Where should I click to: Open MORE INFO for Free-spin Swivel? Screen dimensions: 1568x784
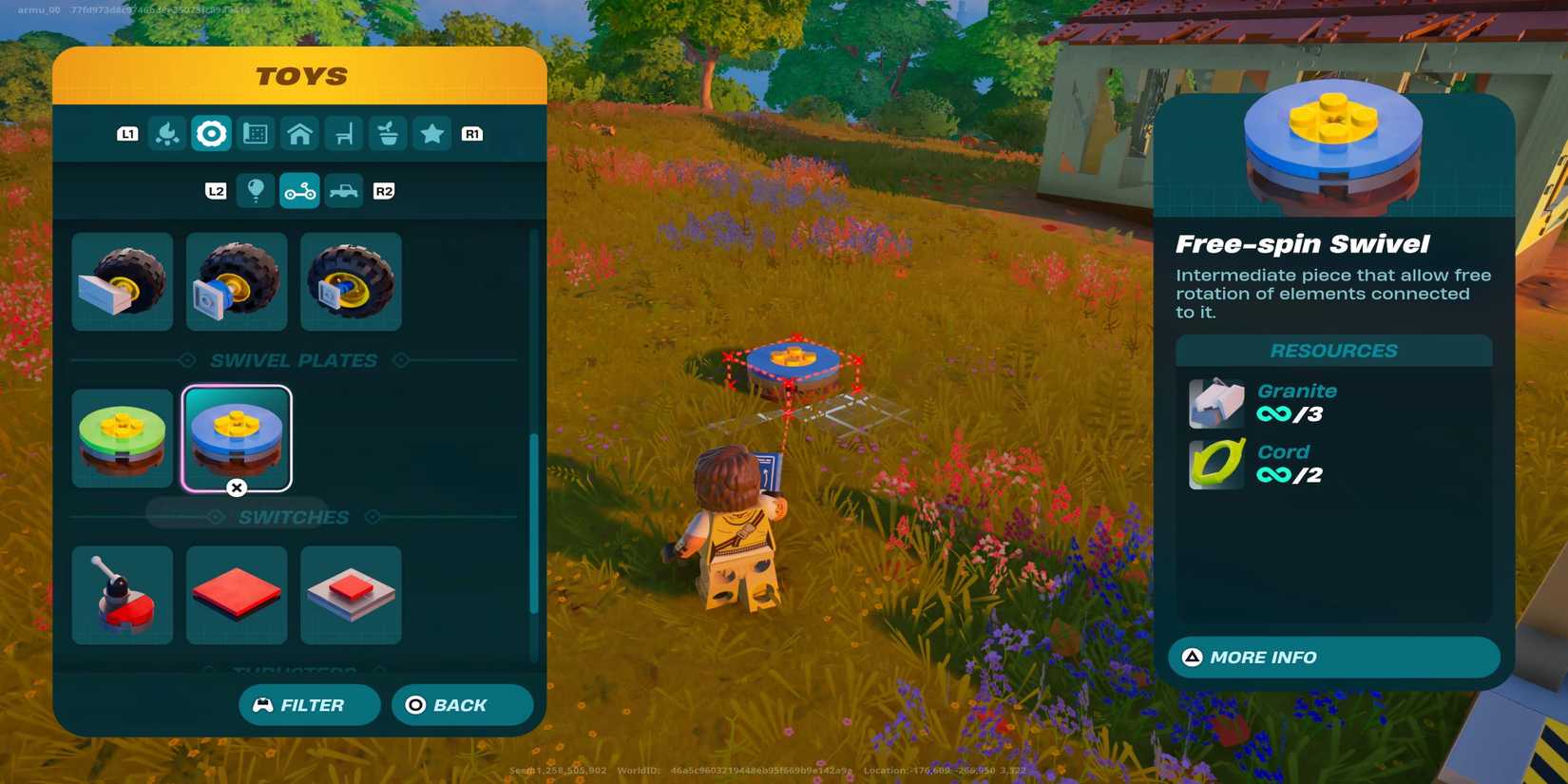click(x=1332, y=657)
